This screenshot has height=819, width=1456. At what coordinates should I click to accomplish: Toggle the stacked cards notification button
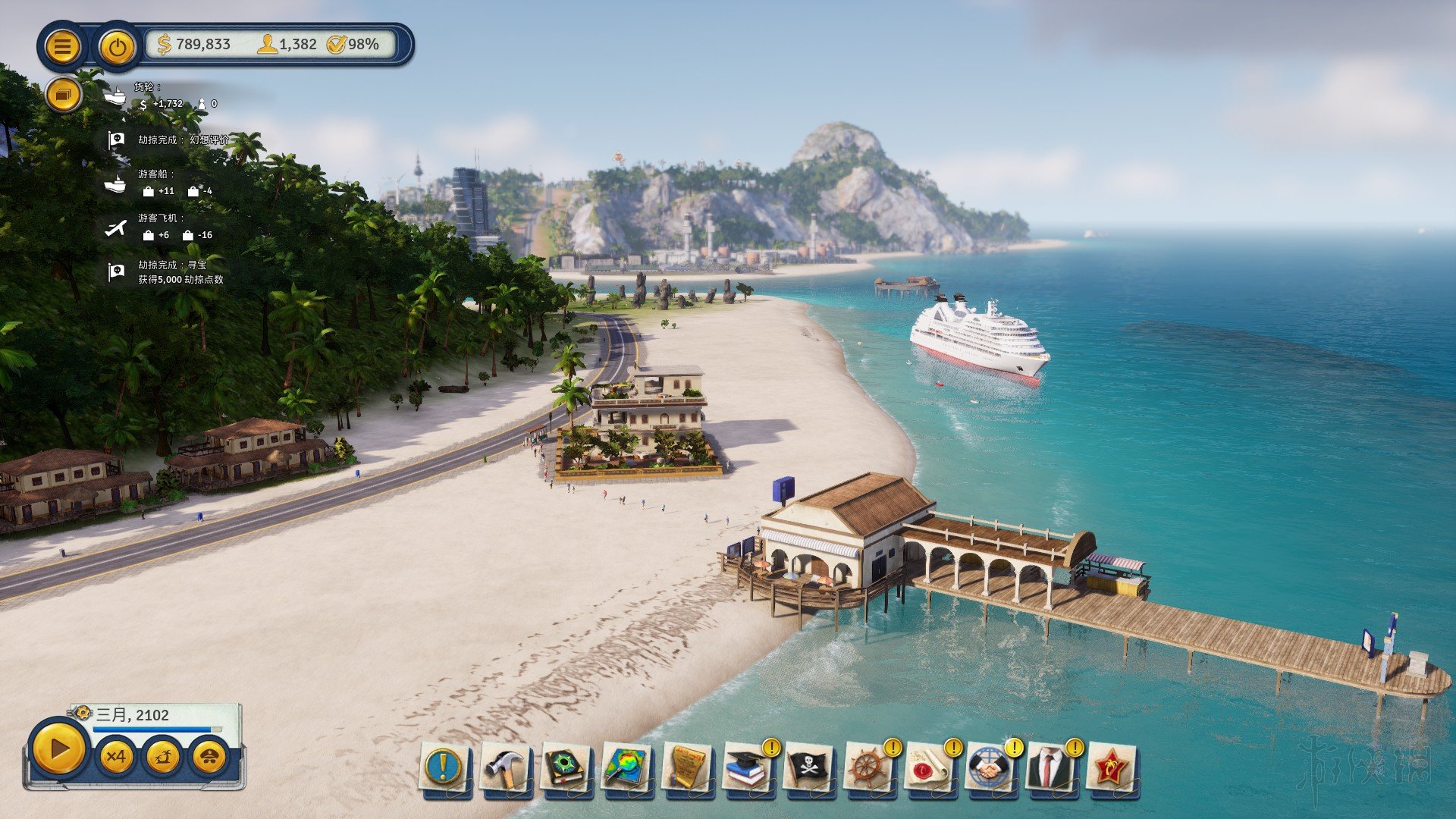coord(64,96)
